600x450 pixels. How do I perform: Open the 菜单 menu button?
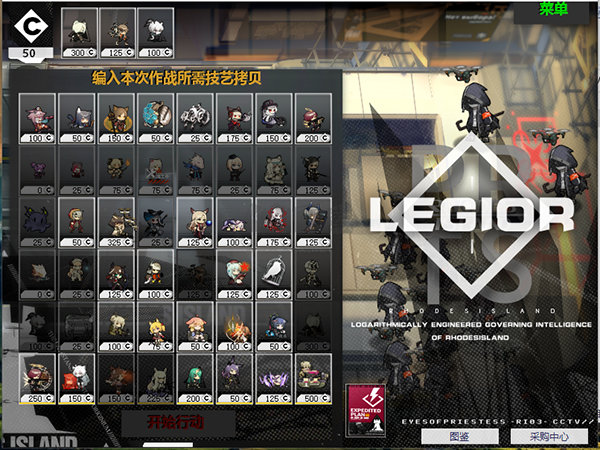click(552, 10)
